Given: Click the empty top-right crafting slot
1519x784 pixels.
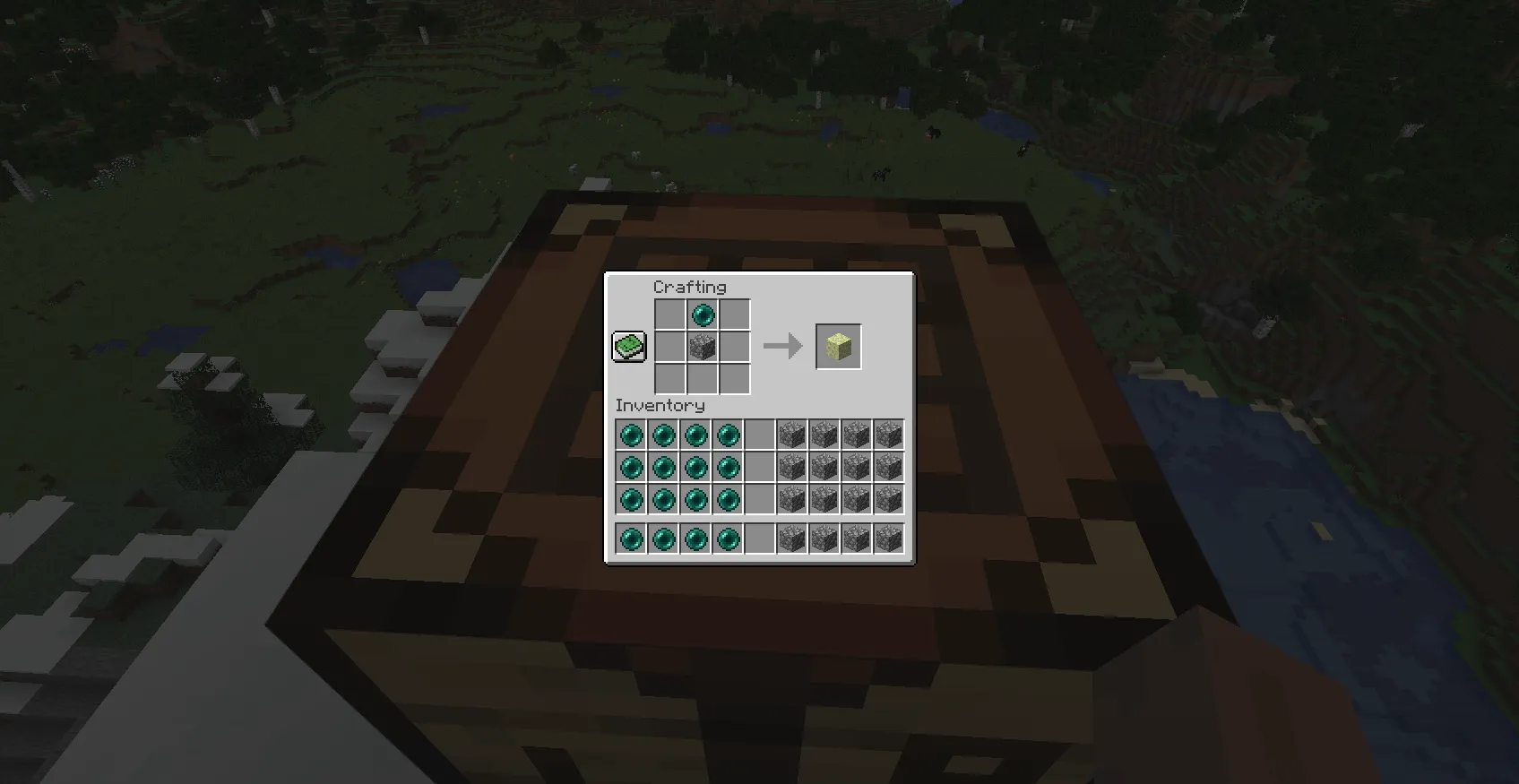Looking at the screenshot, I should click(734, 314).
